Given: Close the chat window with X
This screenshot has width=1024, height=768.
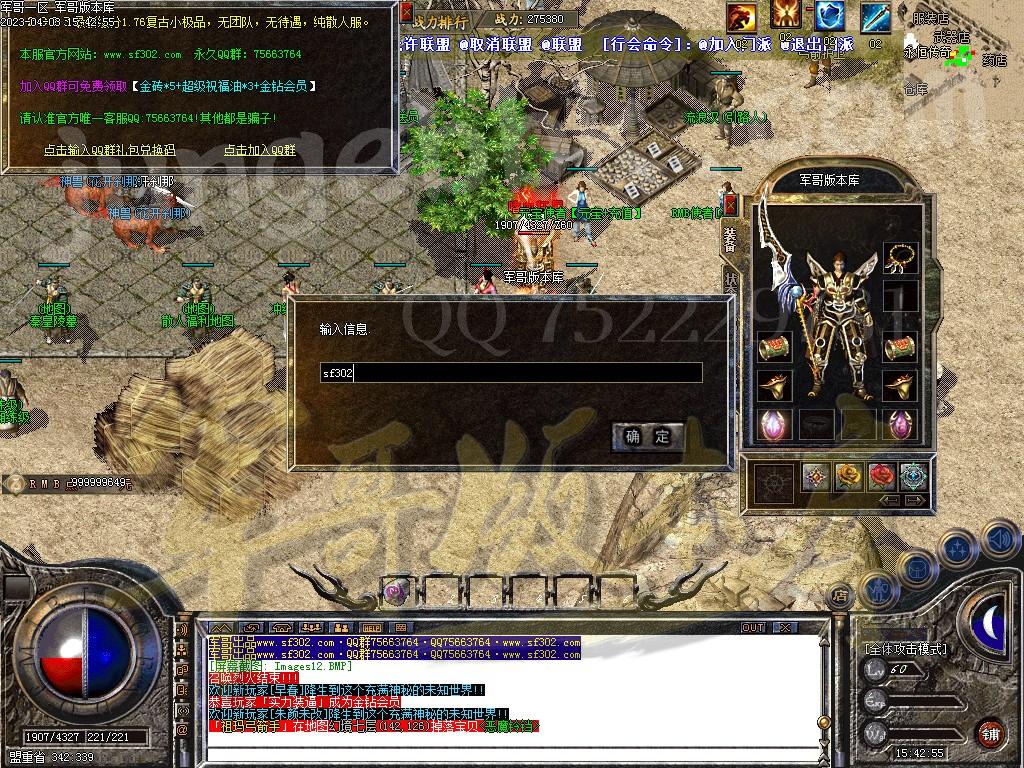Looking at the screenshot, I should [x=785, y=627].
